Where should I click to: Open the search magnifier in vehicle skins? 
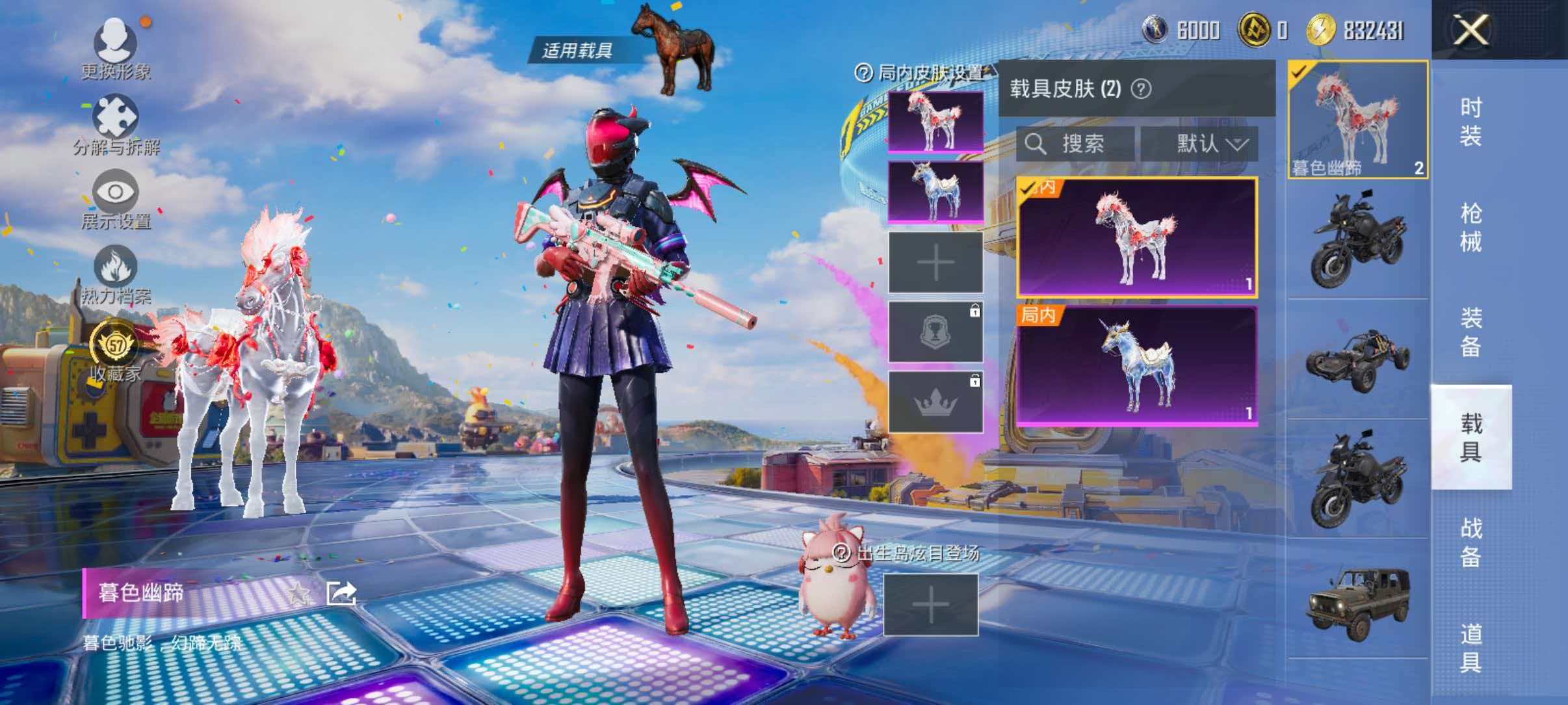pyautogui.click(x=1036, y=144)
